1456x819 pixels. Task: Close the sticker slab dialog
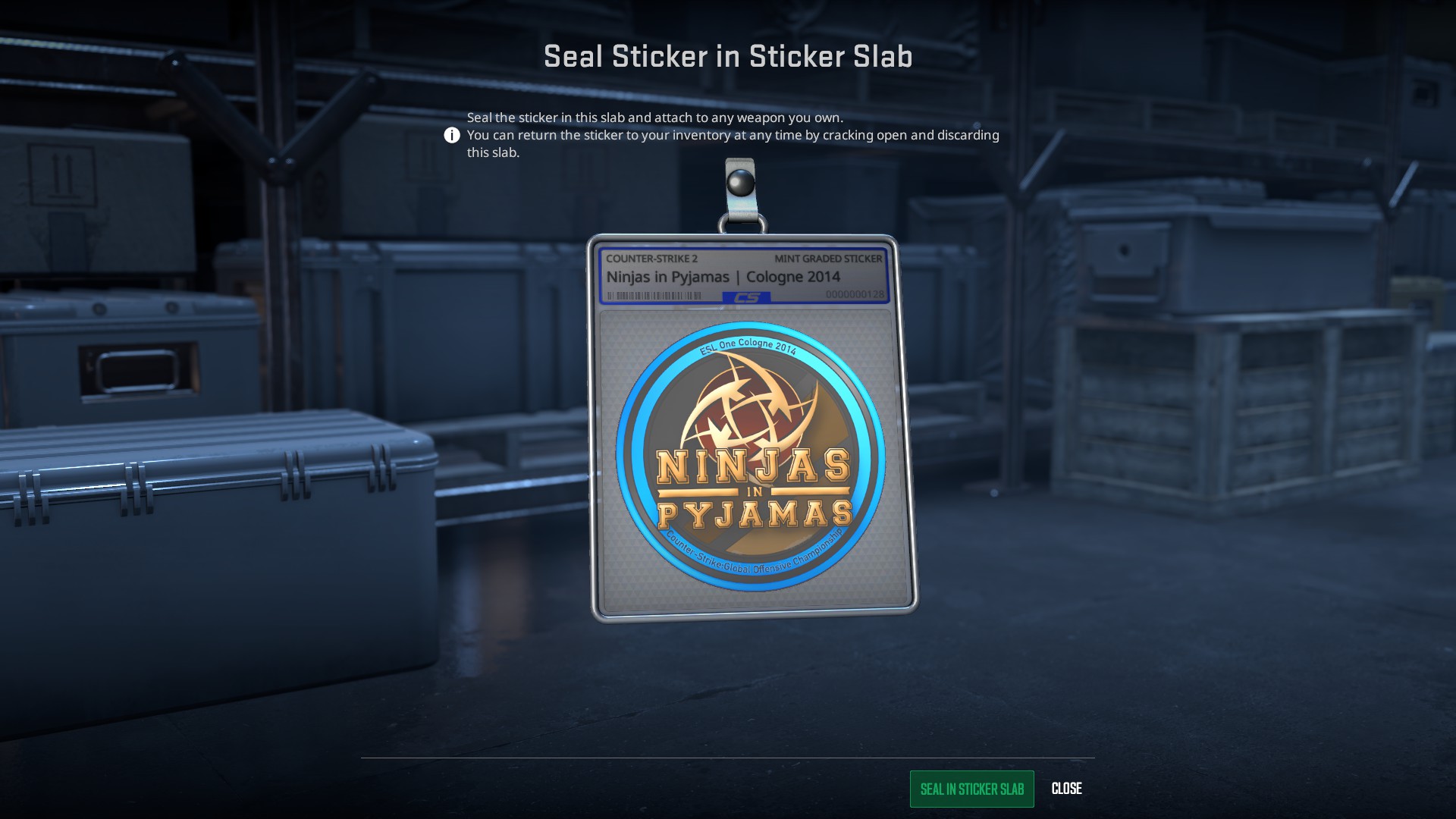click(x=1066, y=789)
